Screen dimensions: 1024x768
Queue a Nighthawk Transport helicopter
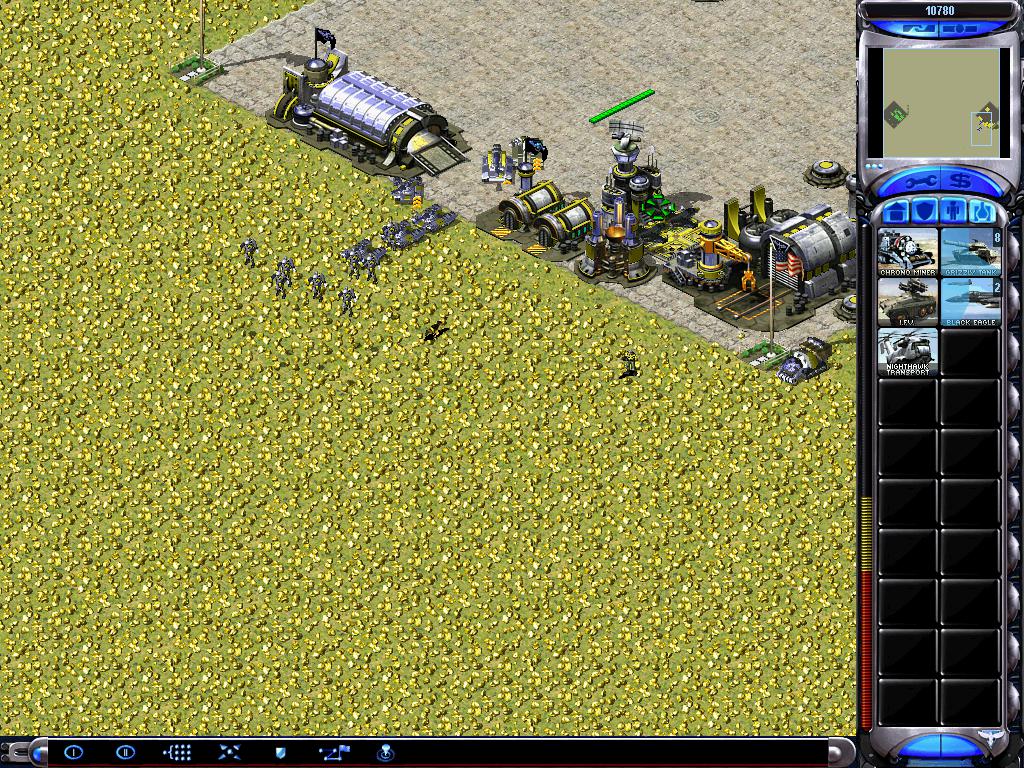pos(908,352)
